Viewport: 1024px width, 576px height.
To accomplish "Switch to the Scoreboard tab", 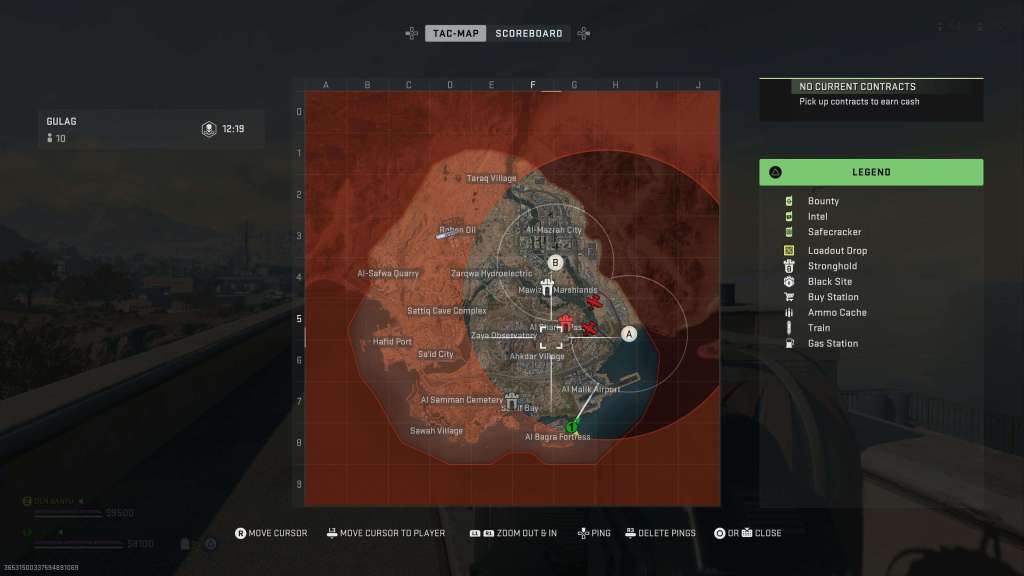I will 528,33.
